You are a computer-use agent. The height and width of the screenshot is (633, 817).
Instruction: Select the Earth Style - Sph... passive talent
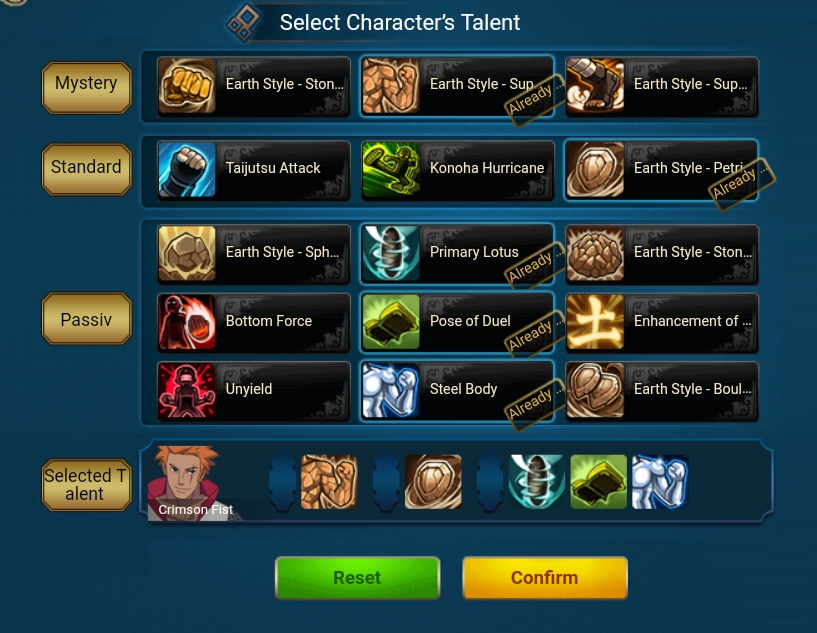tap(254, 253)
